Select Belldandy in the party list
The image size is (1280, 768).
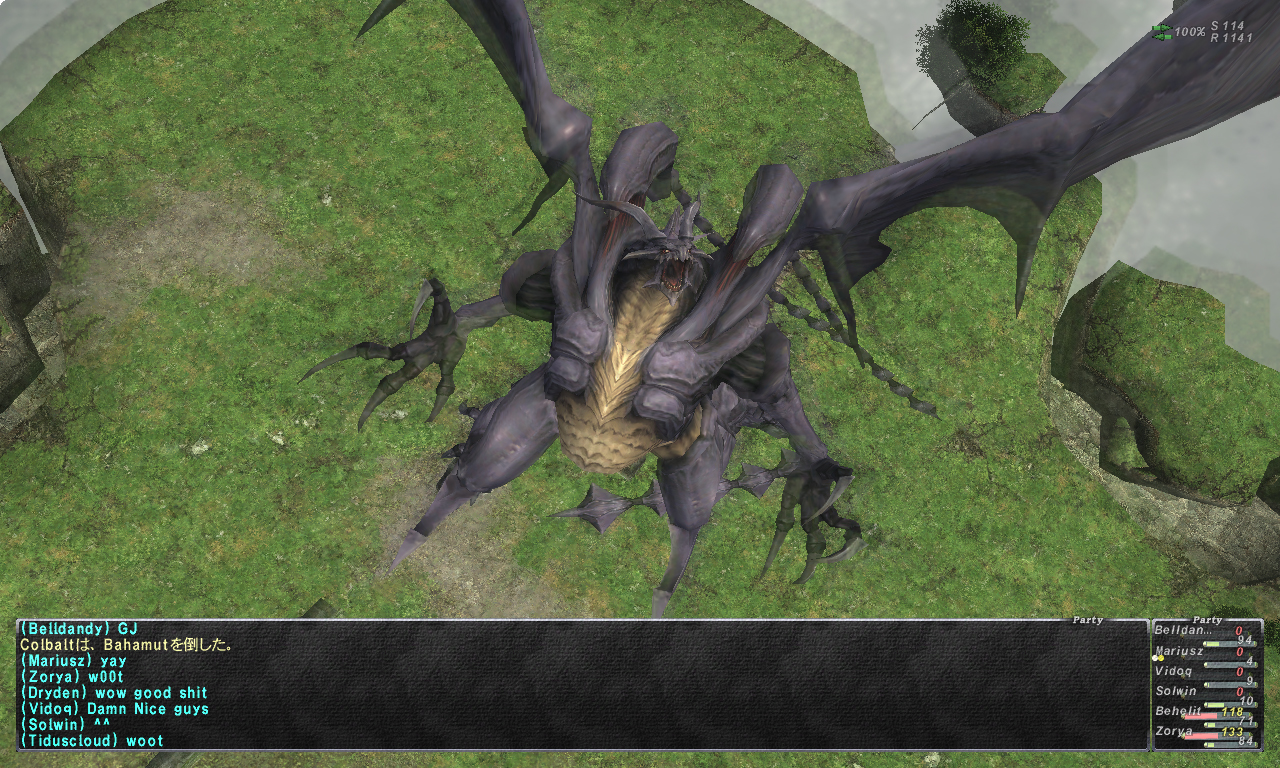pyautogui.click(x=1180, y=630)
